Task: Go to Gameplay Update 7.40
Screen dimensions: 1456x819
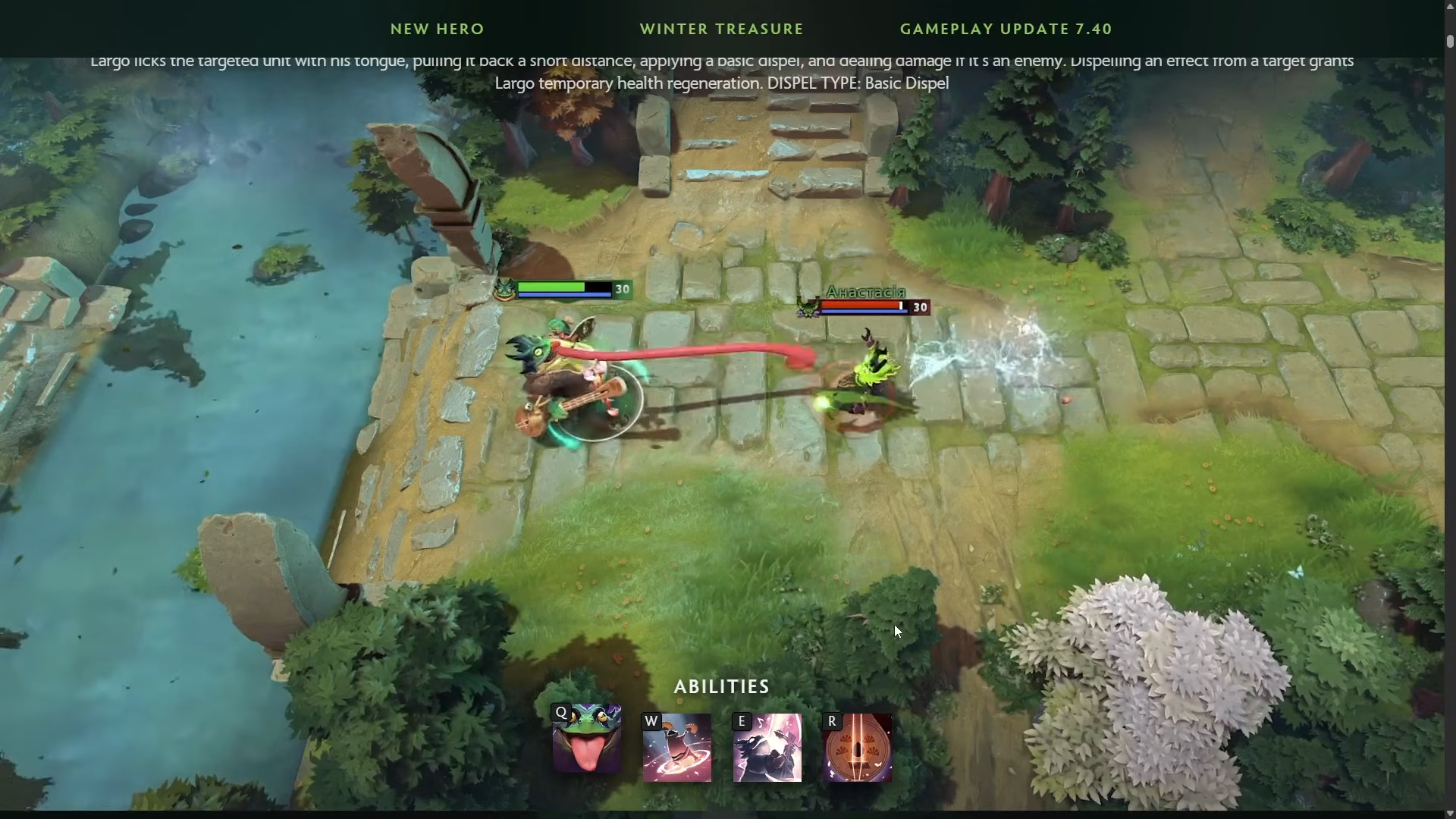Action: 1006,29
